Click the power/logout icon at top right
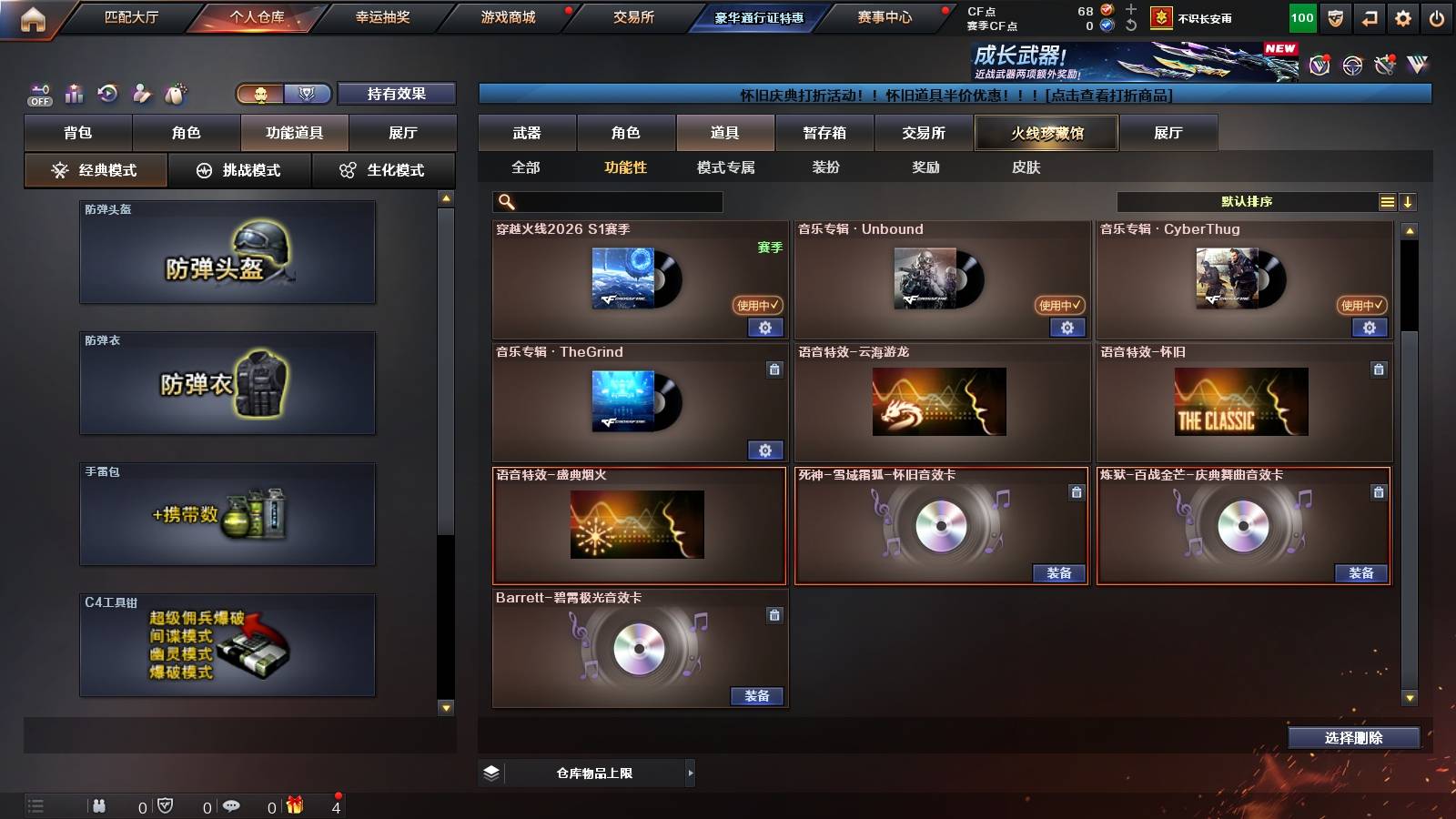The width and height of the screenshot is (1456, 819). click(1436, 16)
